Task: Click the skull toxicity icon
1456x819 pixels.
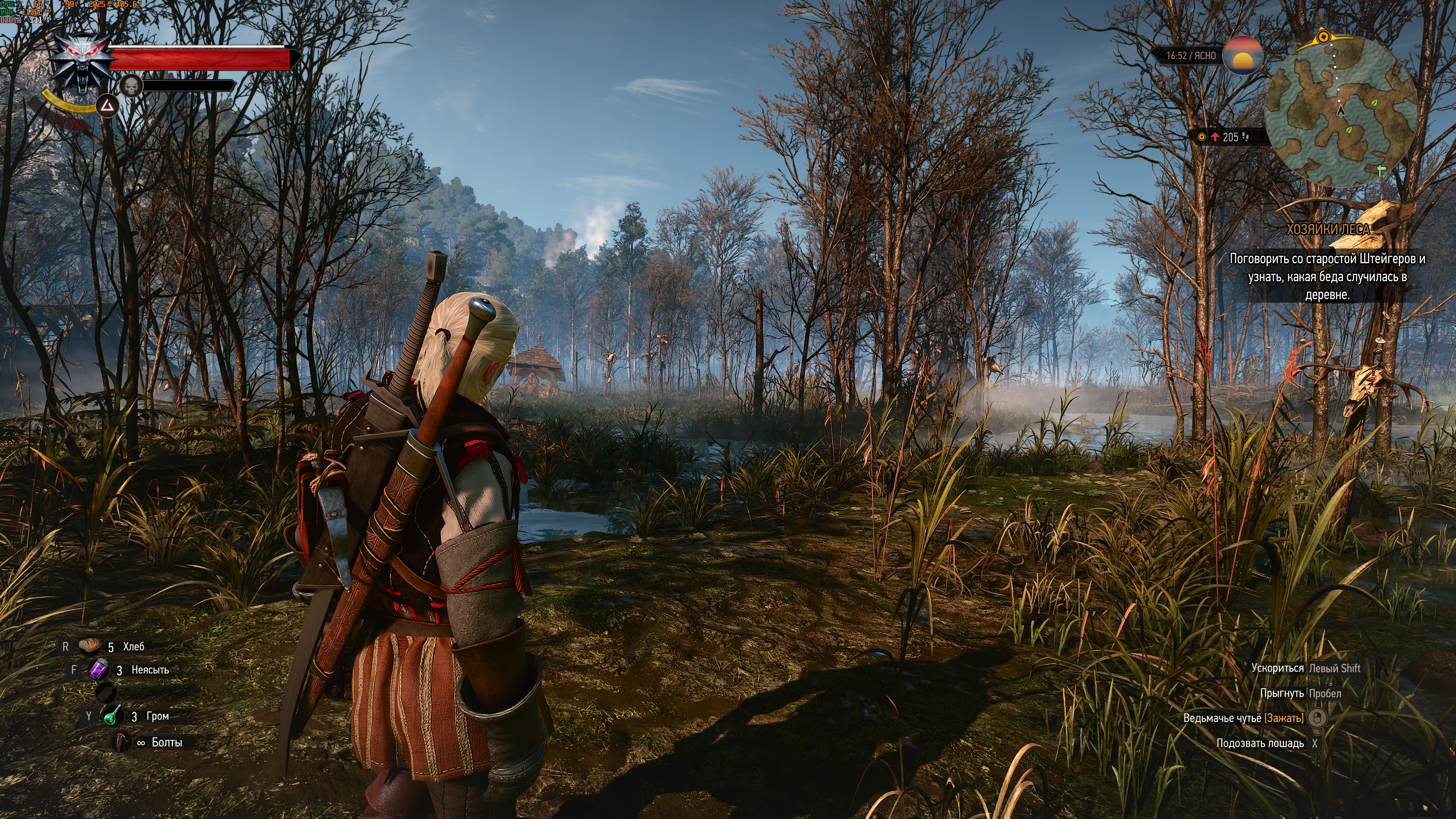Action: [131, 86]
